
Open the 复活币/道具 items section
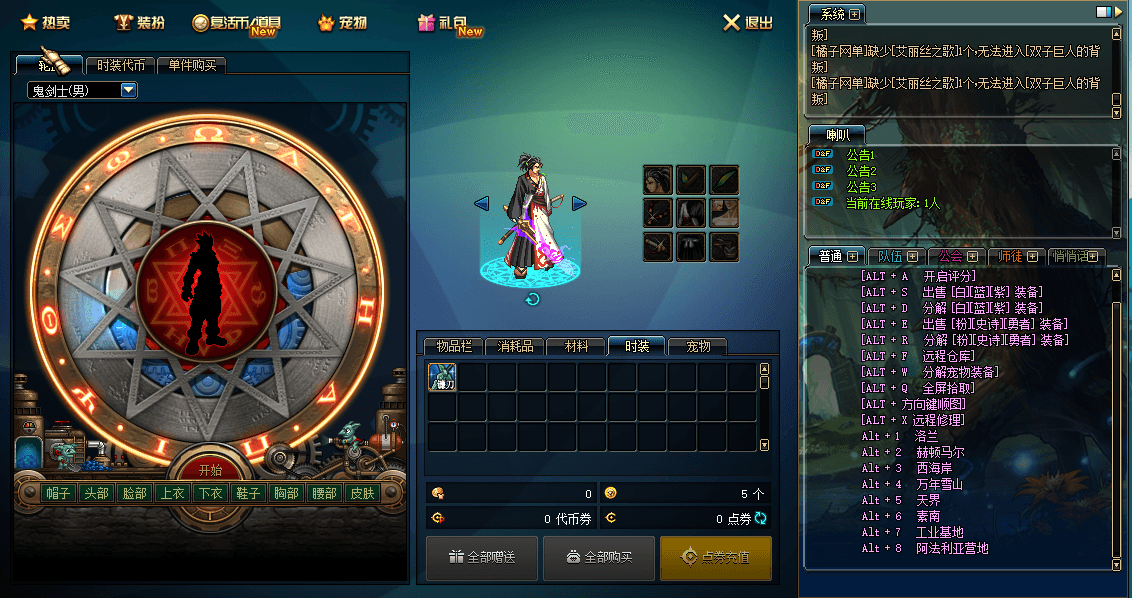[238, 23]
